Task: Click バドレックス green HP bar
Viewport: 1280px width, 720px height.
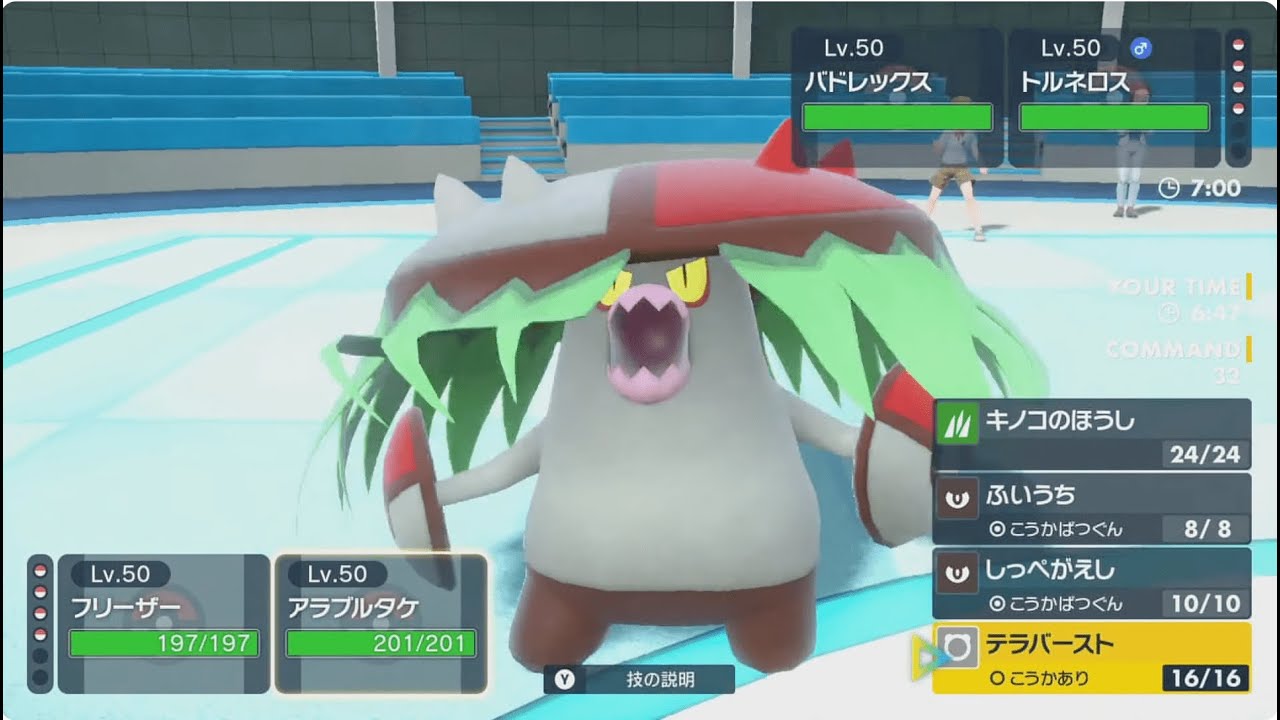Action: coord(900,117)
